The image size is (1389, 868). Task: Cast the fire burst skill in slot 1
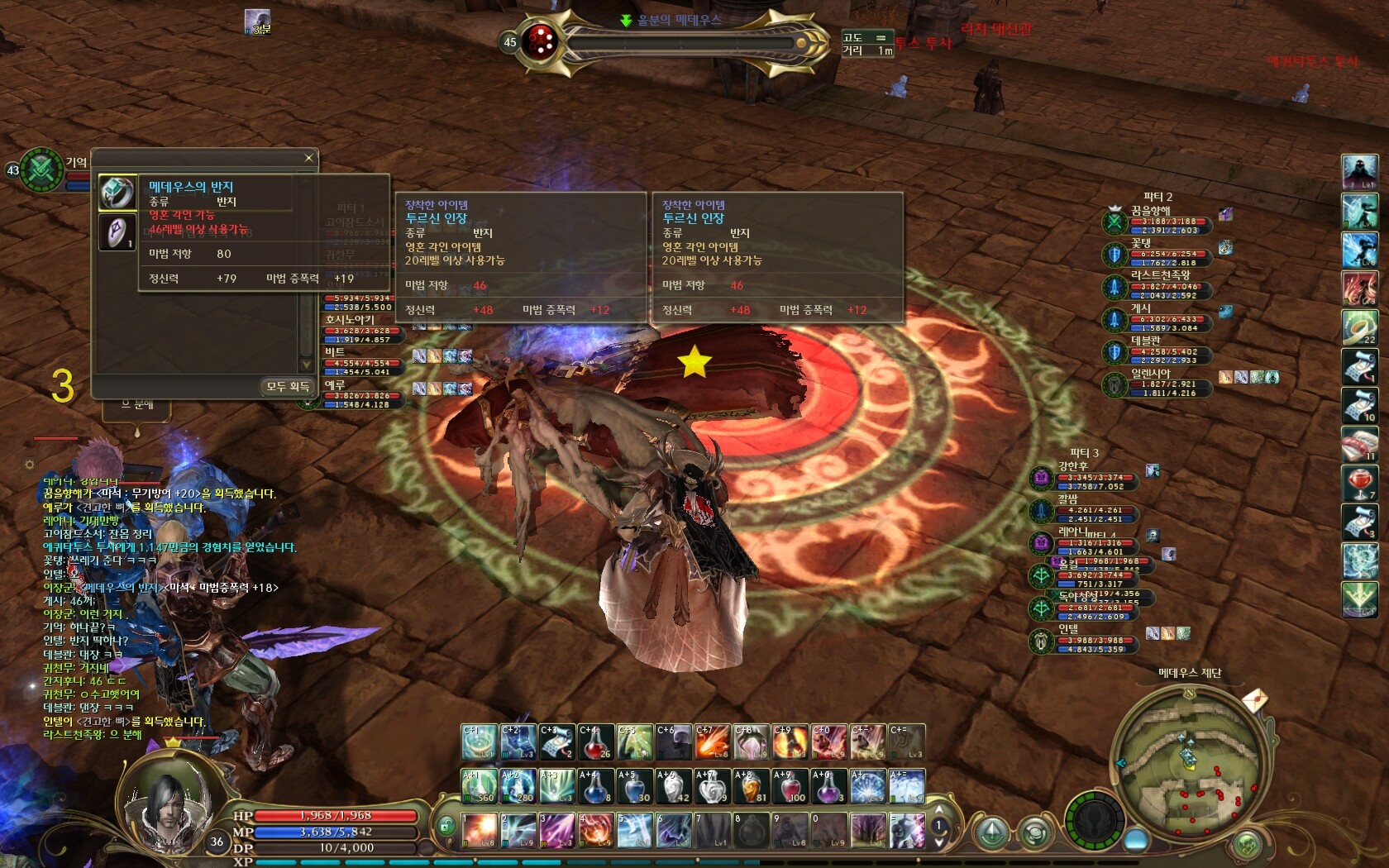[479, 830]
